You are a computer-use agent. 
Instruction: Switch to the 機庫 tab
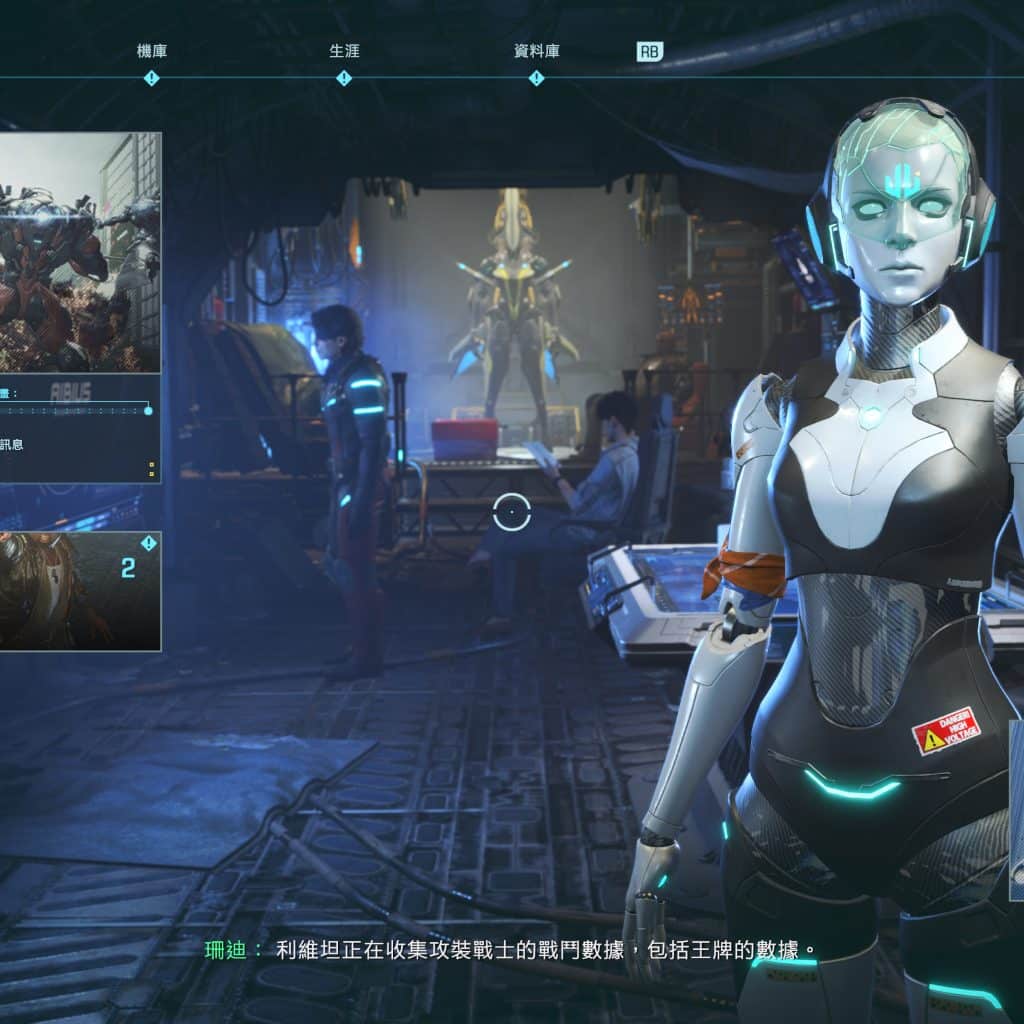152,52
